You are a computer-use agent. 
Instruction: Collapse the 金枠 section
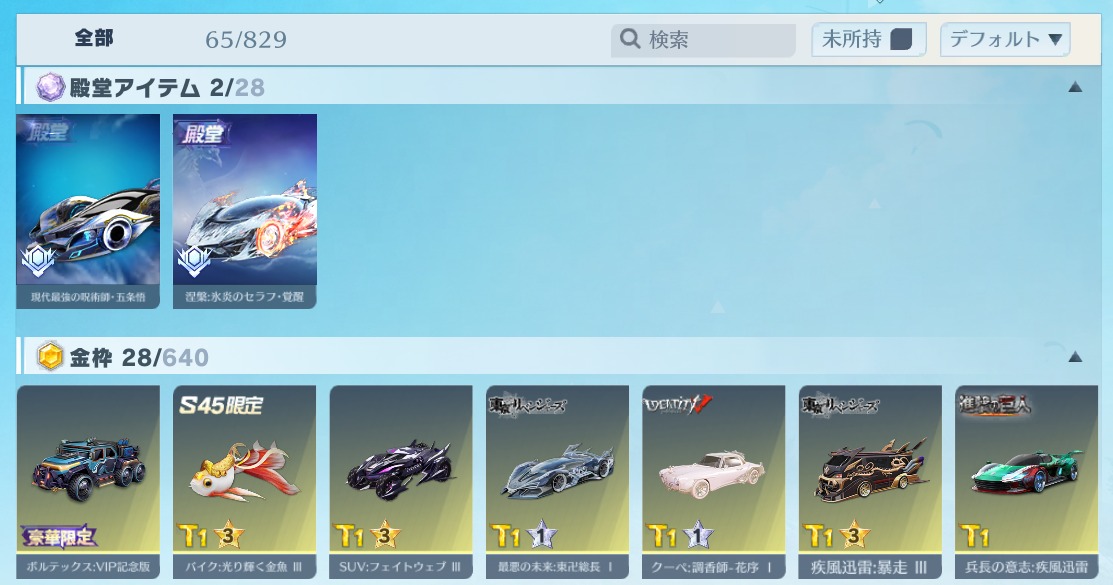(1075, 357)
